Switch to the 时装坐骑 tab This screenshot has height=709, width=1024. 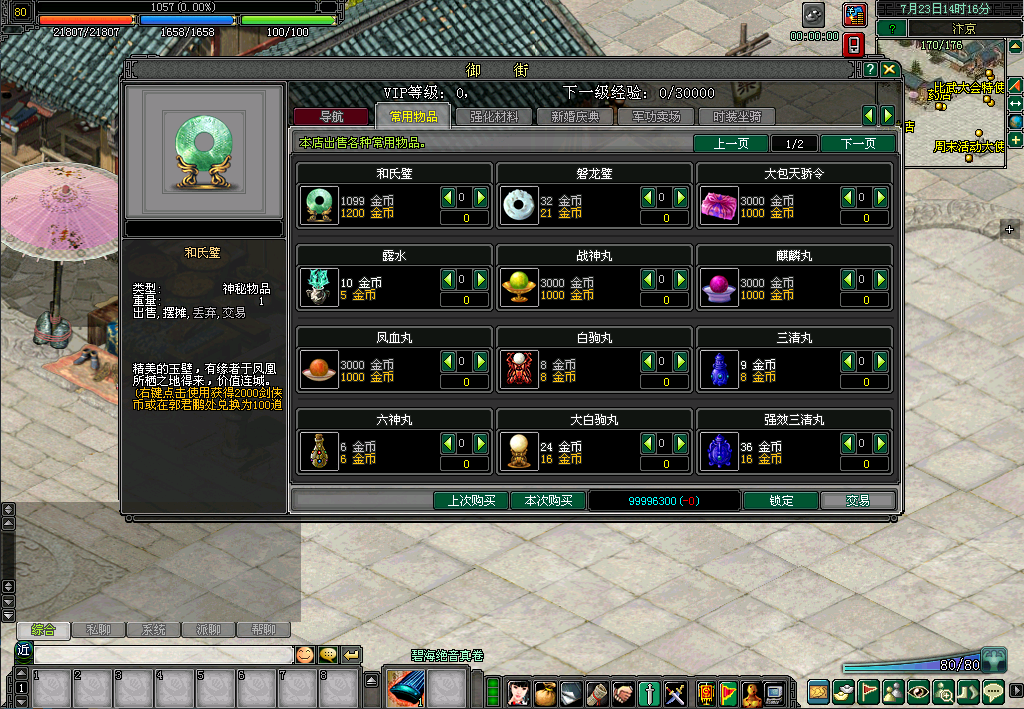coord(737,117)
